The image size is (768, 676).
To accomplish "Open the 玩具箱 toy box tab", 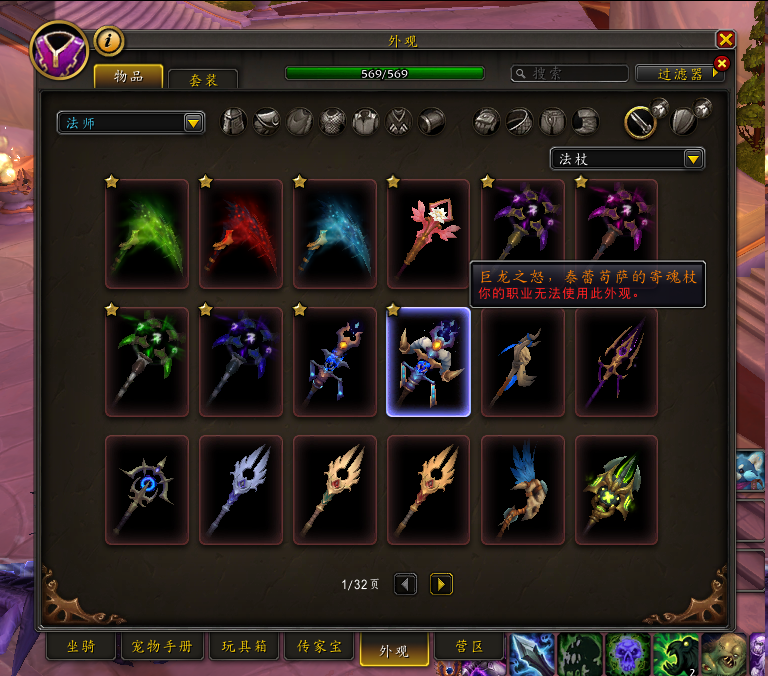I will pyautogui.click(x=244, y=647).
